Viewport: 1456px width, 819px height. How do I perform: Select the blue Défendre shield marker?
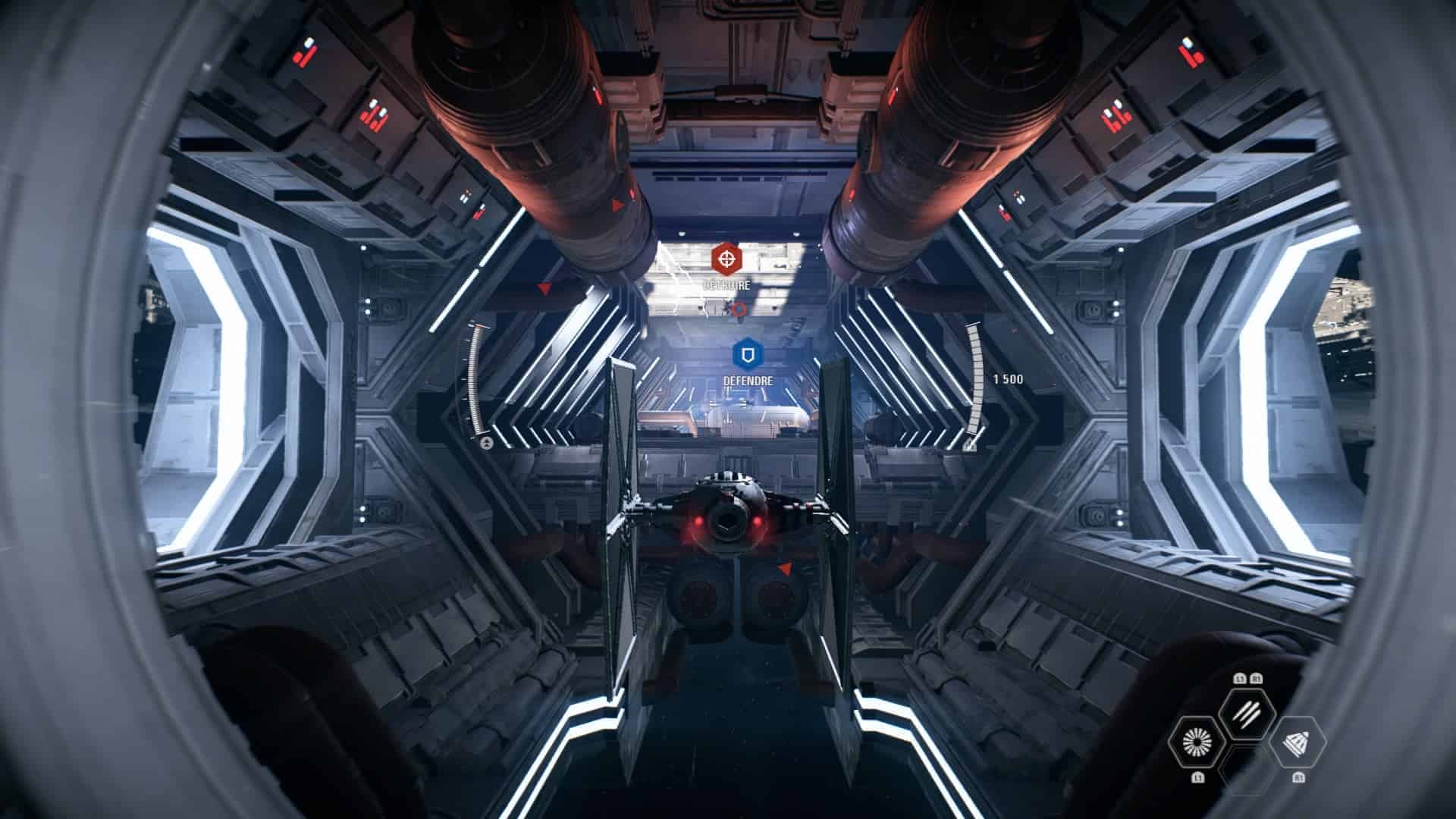coord(748,354)
